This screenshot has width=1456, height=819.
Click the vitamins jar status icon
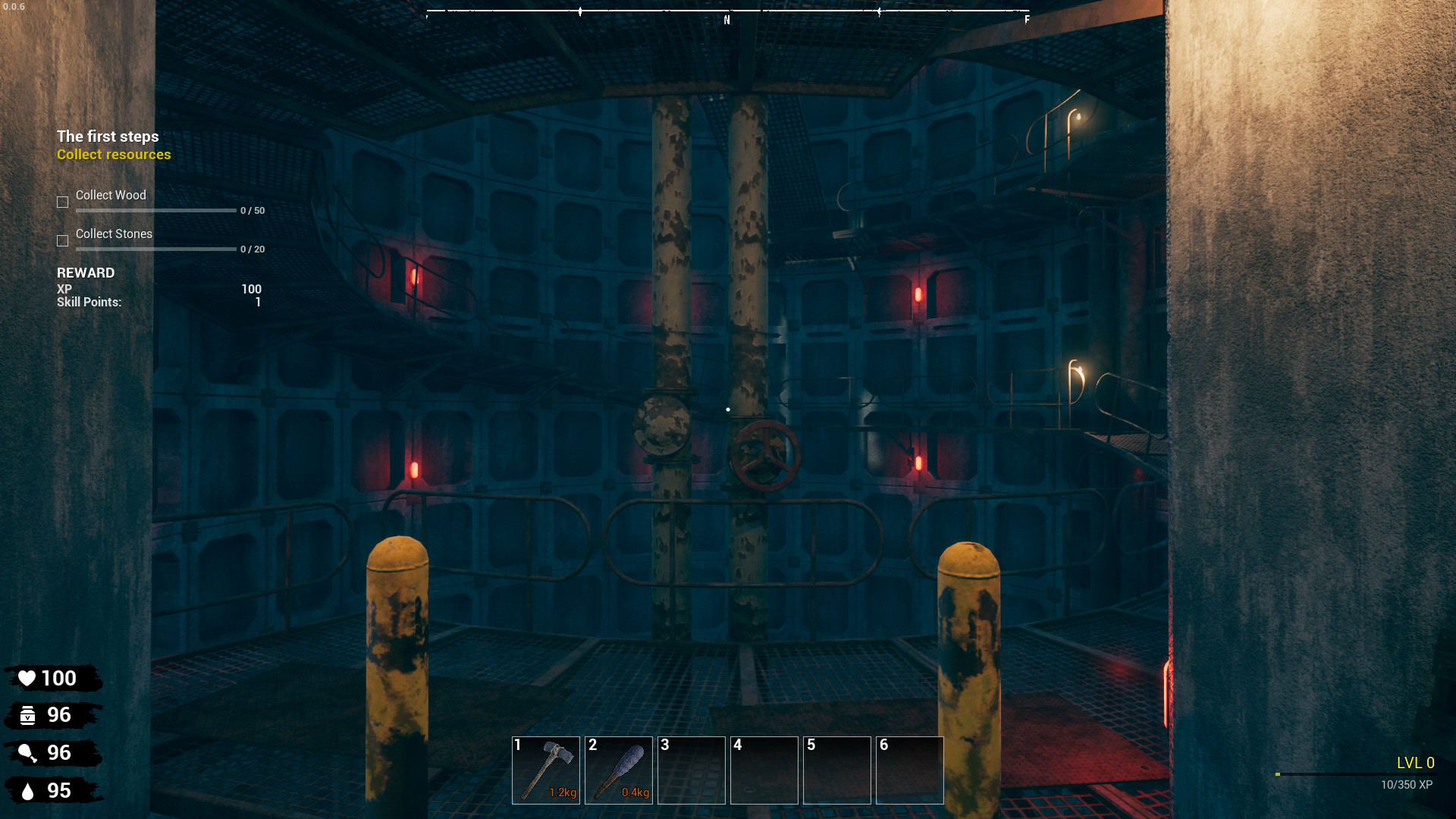[x=28, y=715]
